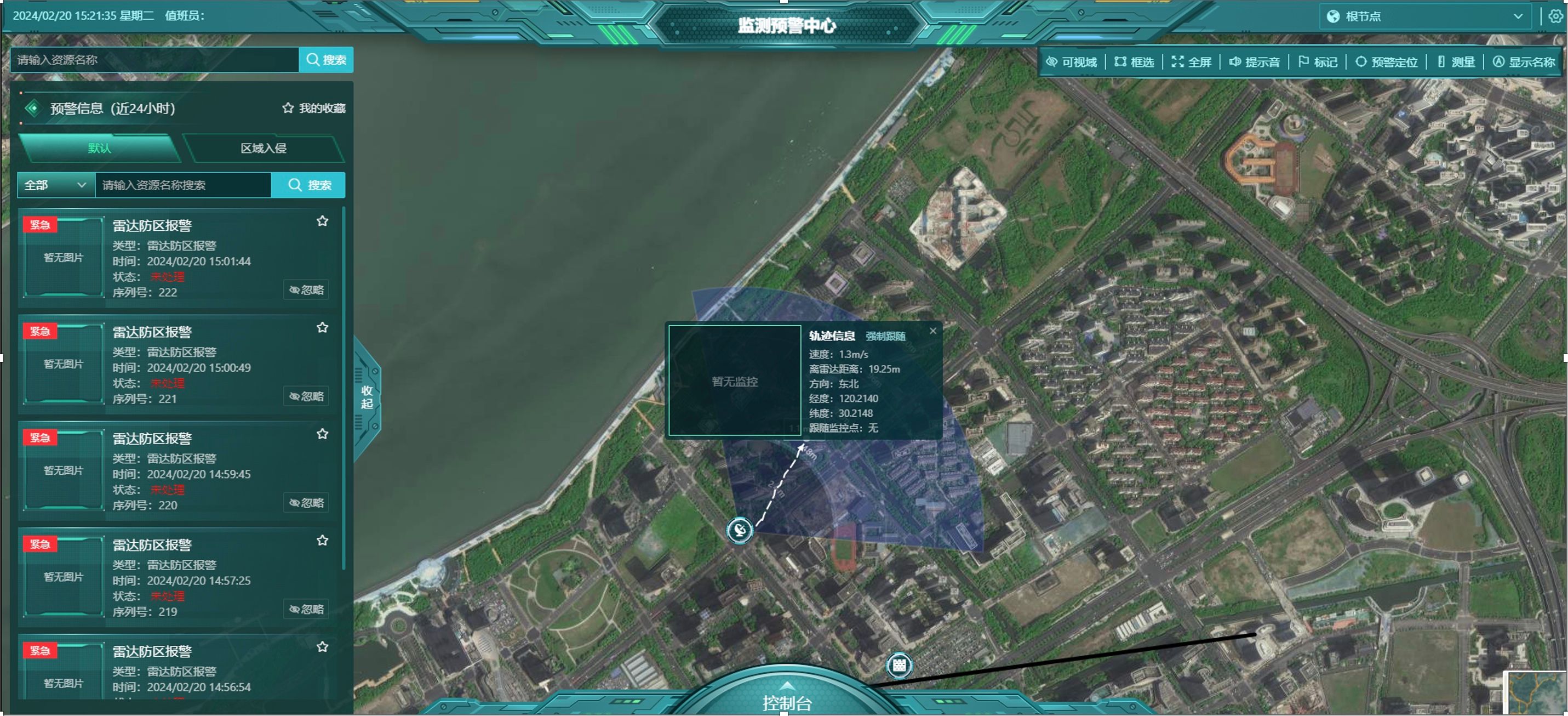Open the 全部 filter dropdown

click(x=55, y=185)
